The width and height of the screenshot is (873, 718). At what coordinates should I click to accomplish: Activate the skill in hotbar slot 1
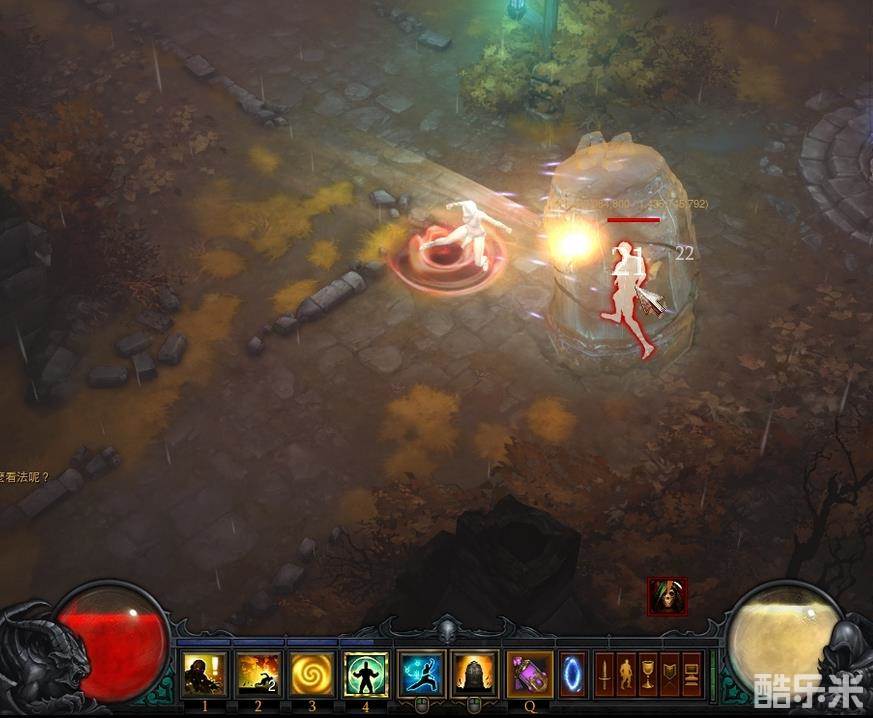pos(204,673)
